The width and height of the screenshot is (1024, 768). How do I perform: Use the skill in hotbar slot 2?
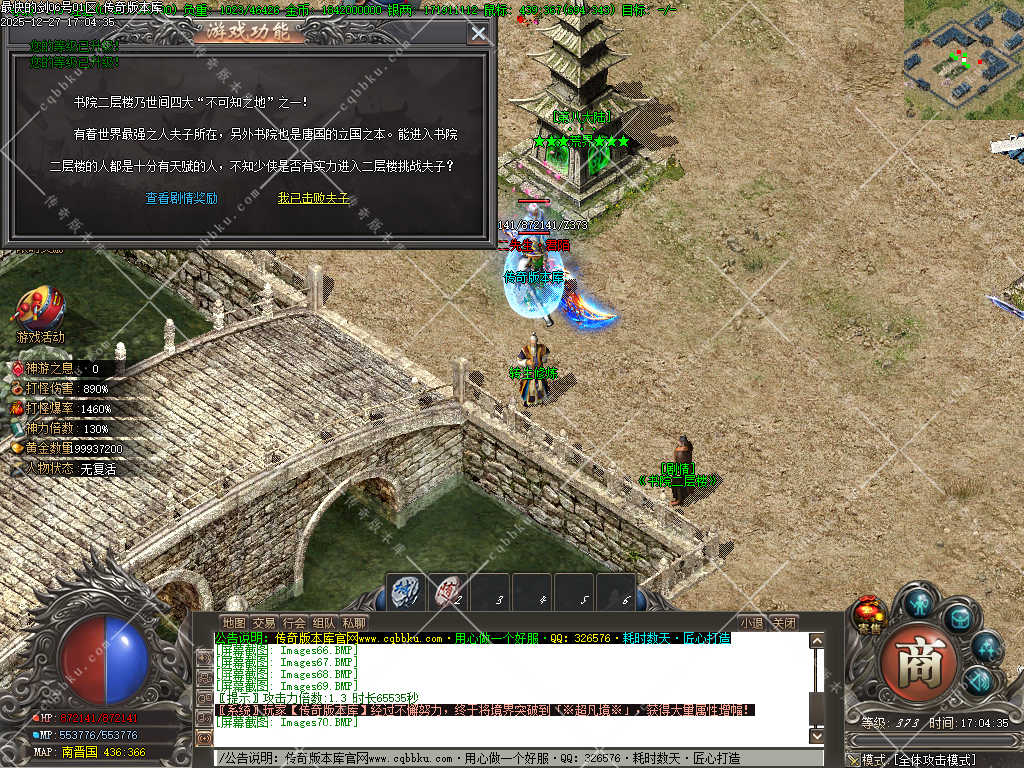448,592
